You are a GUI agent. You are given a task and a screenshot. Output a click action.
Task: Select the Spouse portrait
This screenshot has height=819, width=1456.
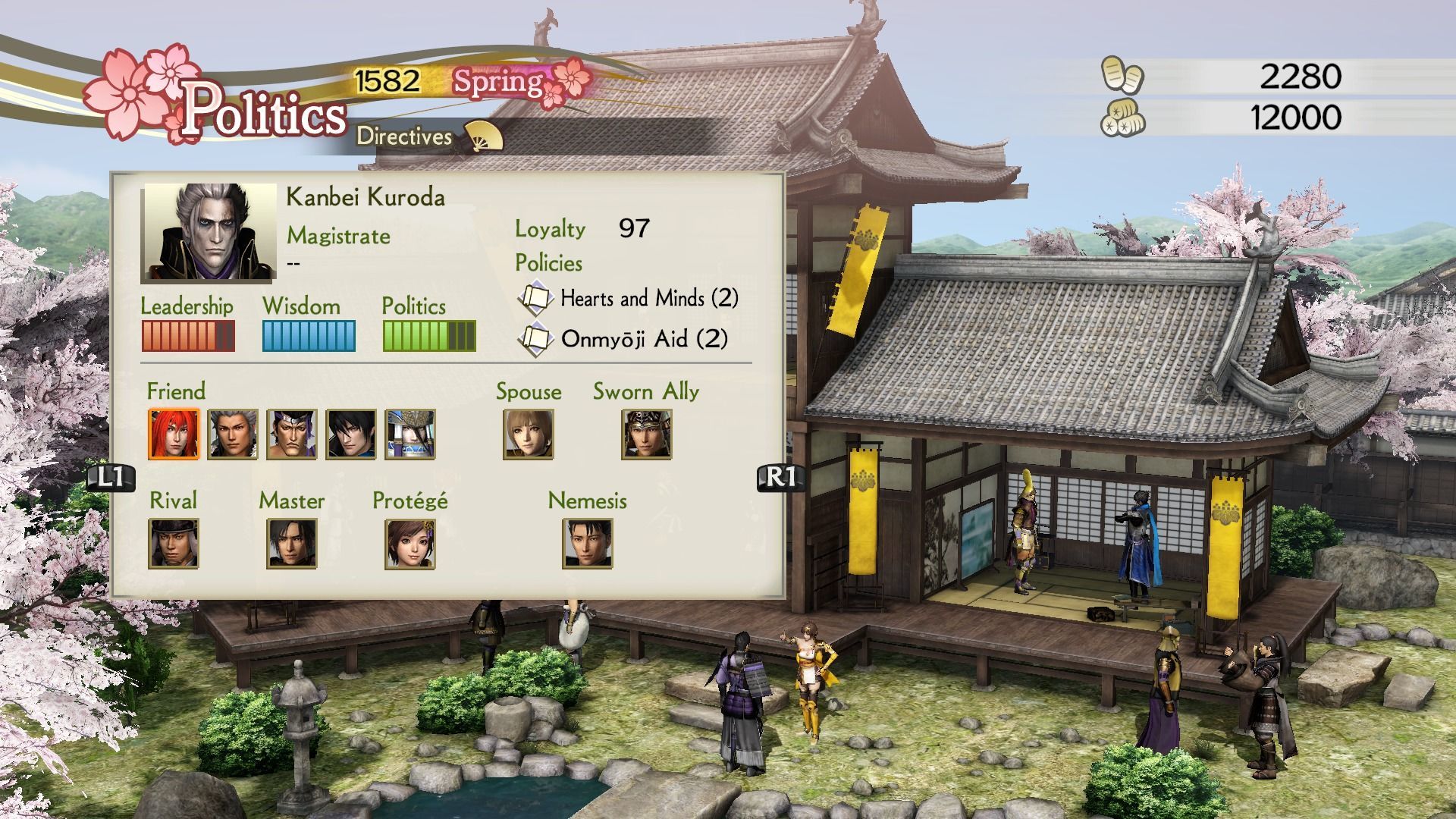click(x=529, y=434)
